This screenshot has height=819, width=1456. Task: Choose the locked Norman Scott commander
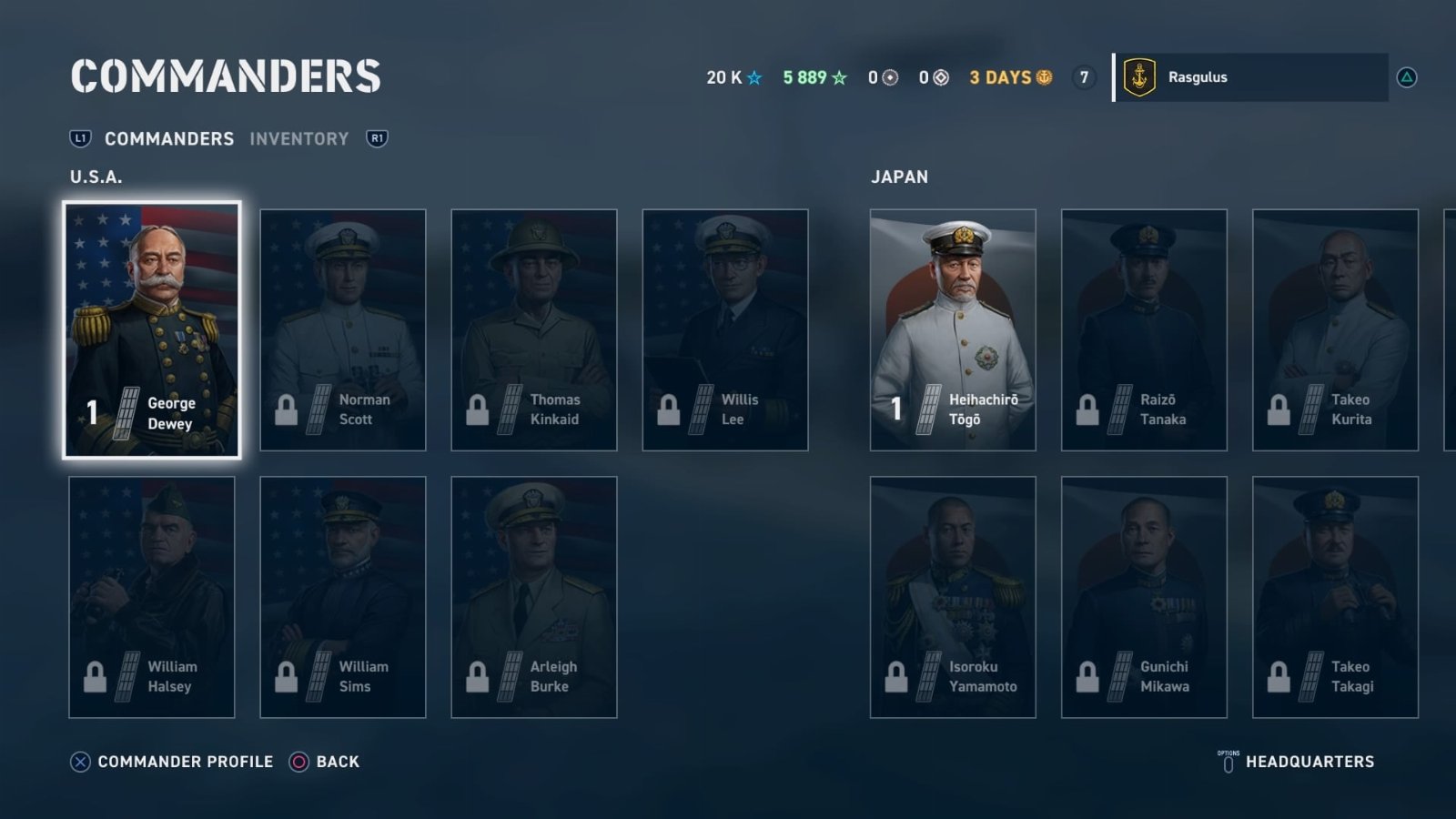tap(343, 329)
